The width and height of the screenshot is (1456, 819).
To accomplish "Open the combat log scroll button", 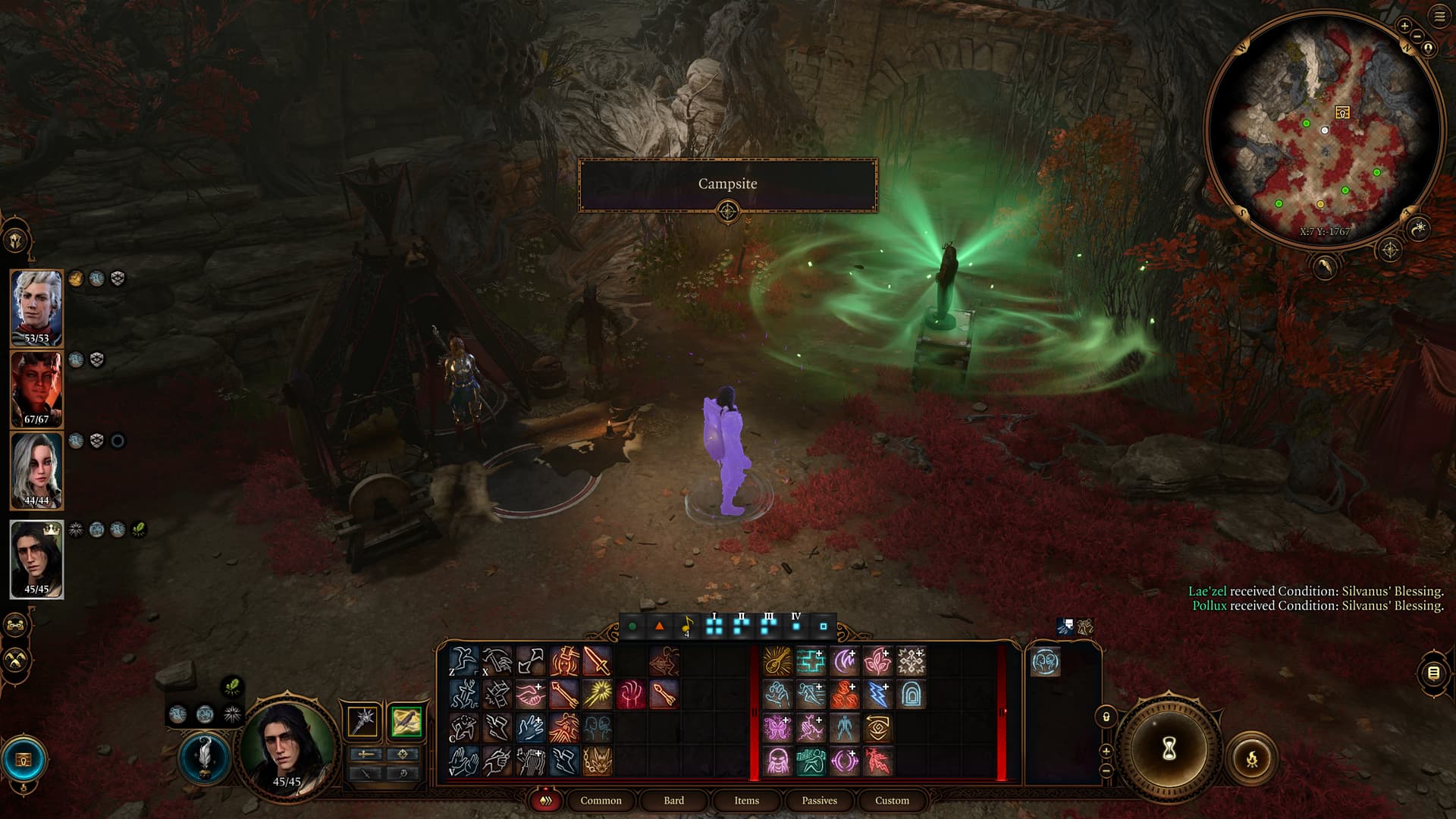I will click(1432, 673).
